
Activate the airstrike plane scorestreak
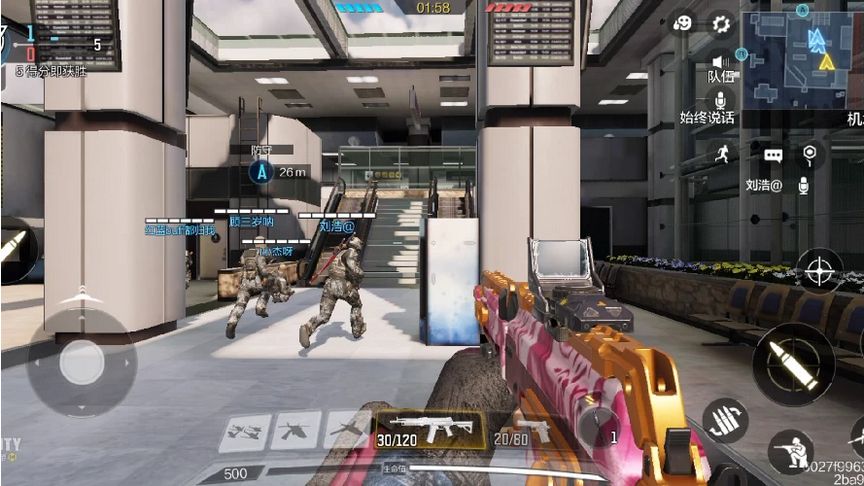click(x=246, y=430)
